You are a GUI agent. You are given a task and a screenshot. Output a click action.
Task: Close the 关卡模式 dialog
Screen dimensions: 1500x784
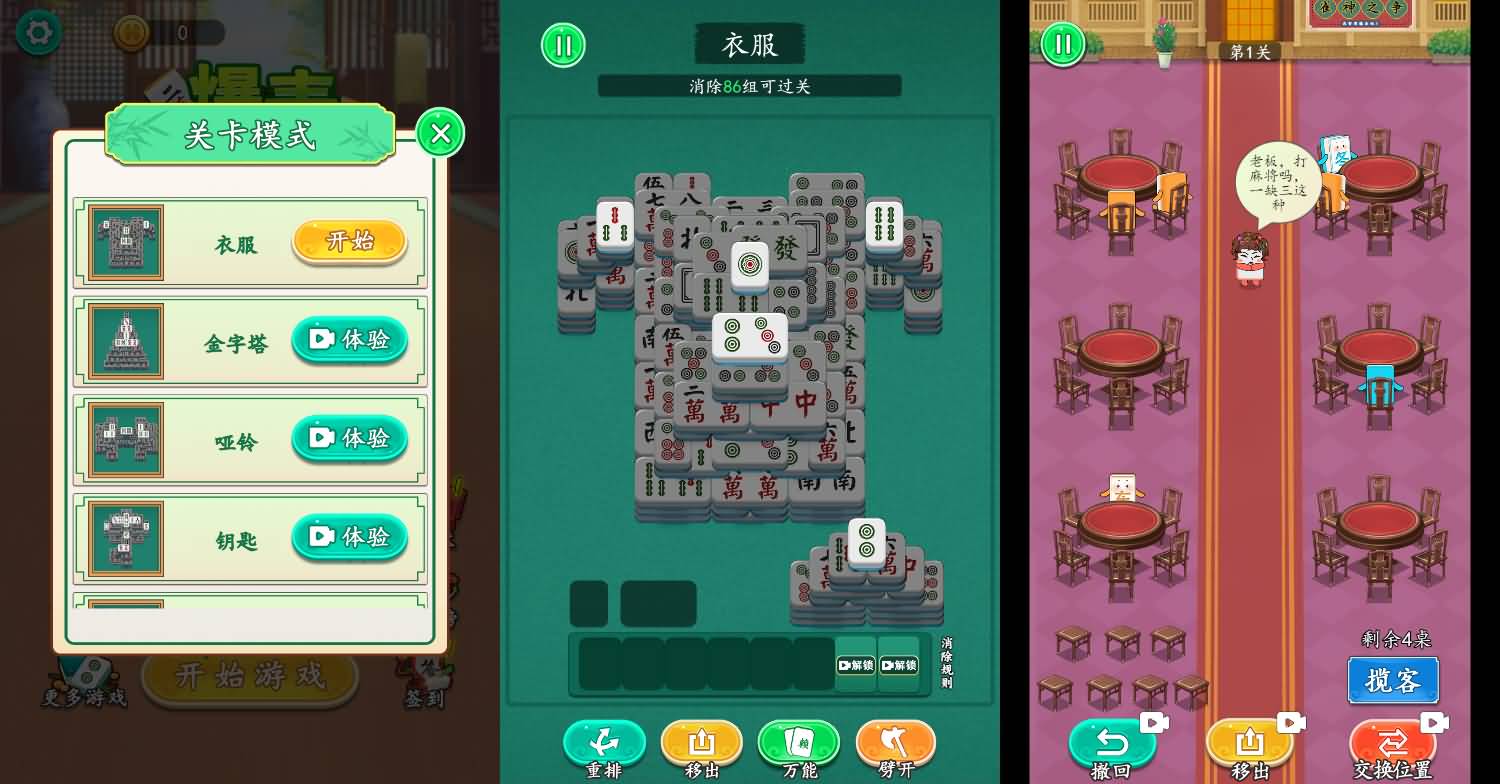coord(440,133)
